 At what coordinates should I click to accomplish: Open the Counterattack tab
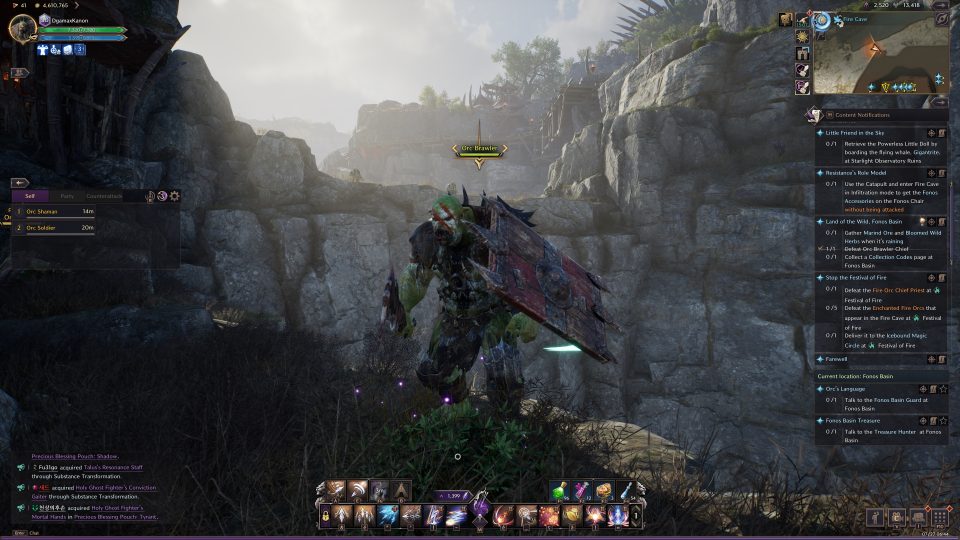105,196
